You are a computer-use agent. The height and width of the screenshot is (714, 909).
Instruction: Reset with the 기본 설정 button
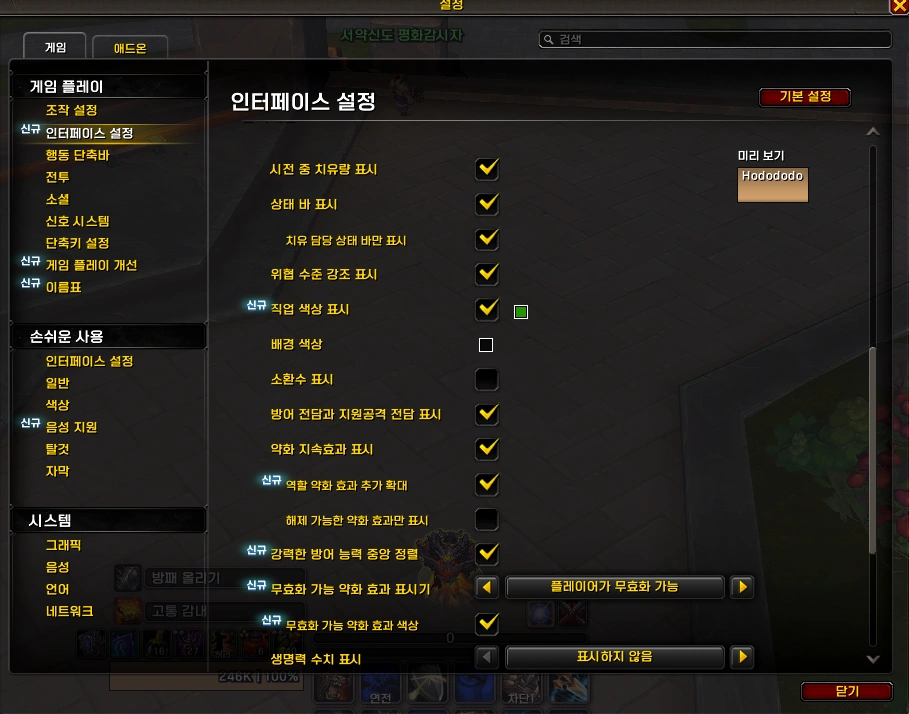(x=805, y=97)
